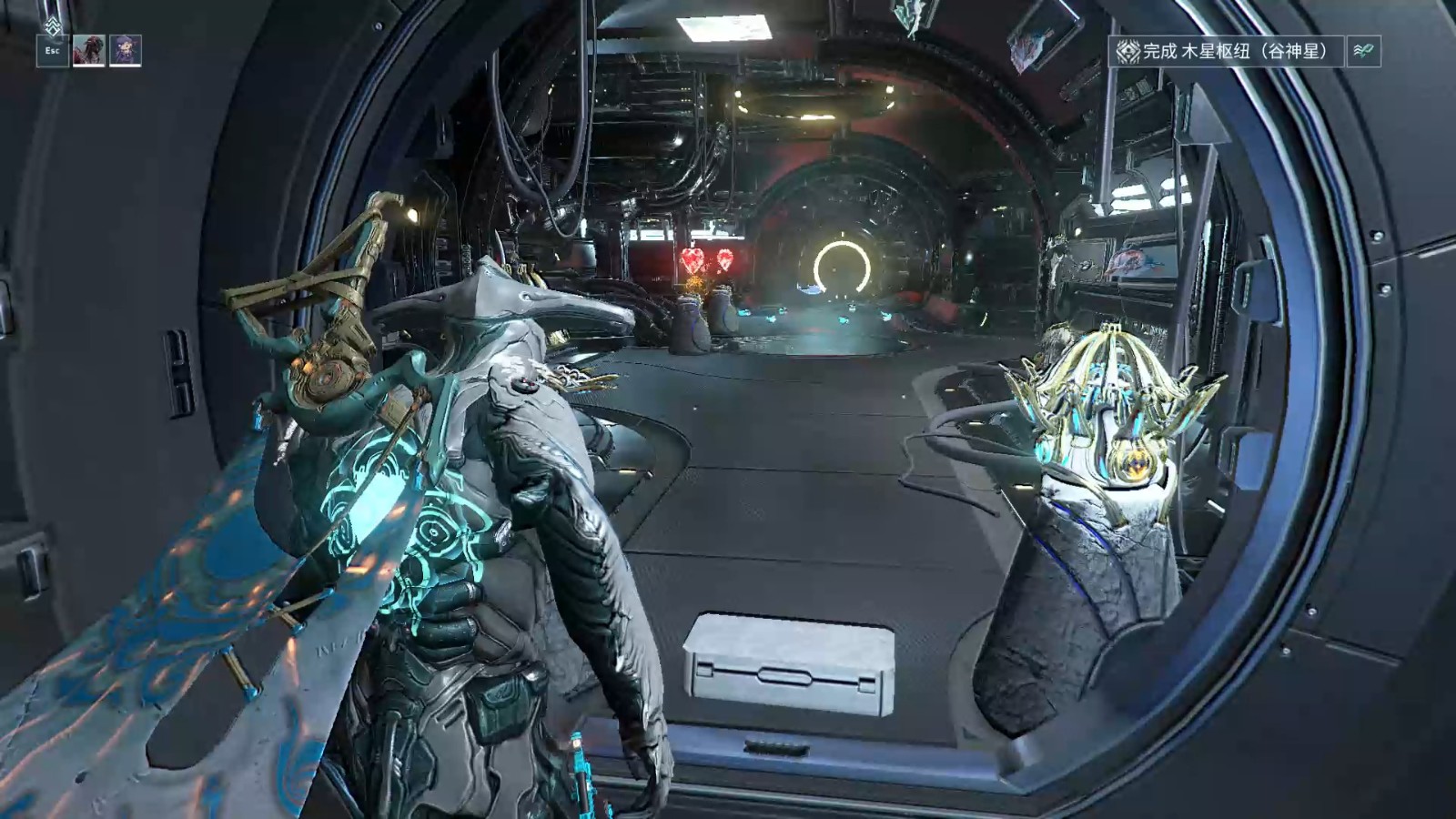Select the red-haired squad member portrait
This screenshot has width=1456, height=819.
(89, 50)
